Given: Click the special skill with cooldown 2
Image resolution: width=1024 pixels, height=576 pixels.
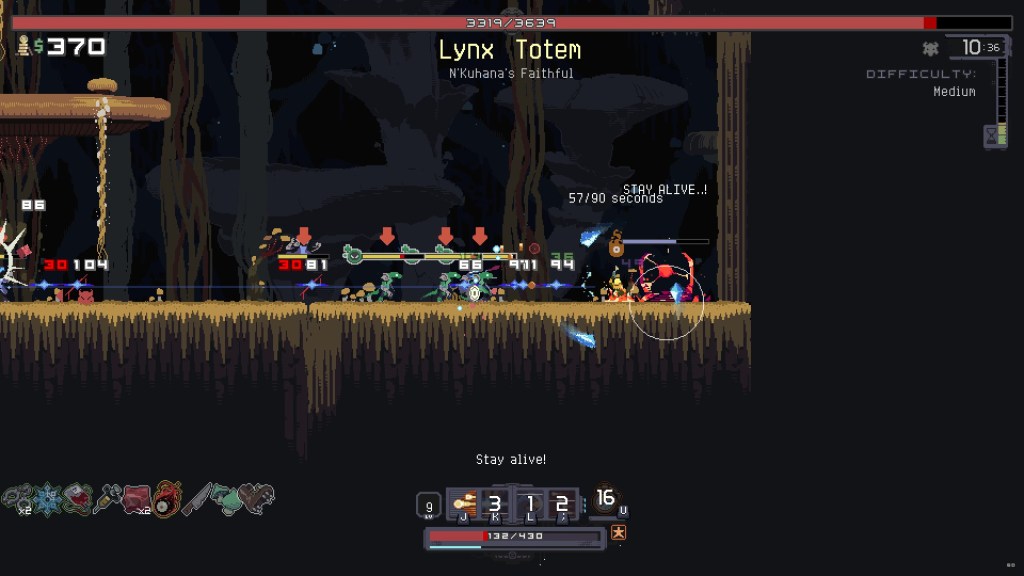Looking at the screenshot, I should point(562,504).
